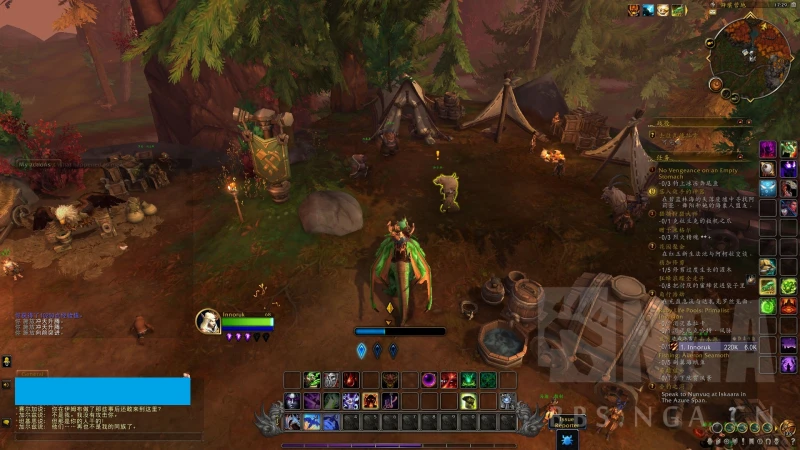Open the Issue Reporter bug button
Image resolution: width=800 pixels, height=450 pixels.
[x=567, y=422]
